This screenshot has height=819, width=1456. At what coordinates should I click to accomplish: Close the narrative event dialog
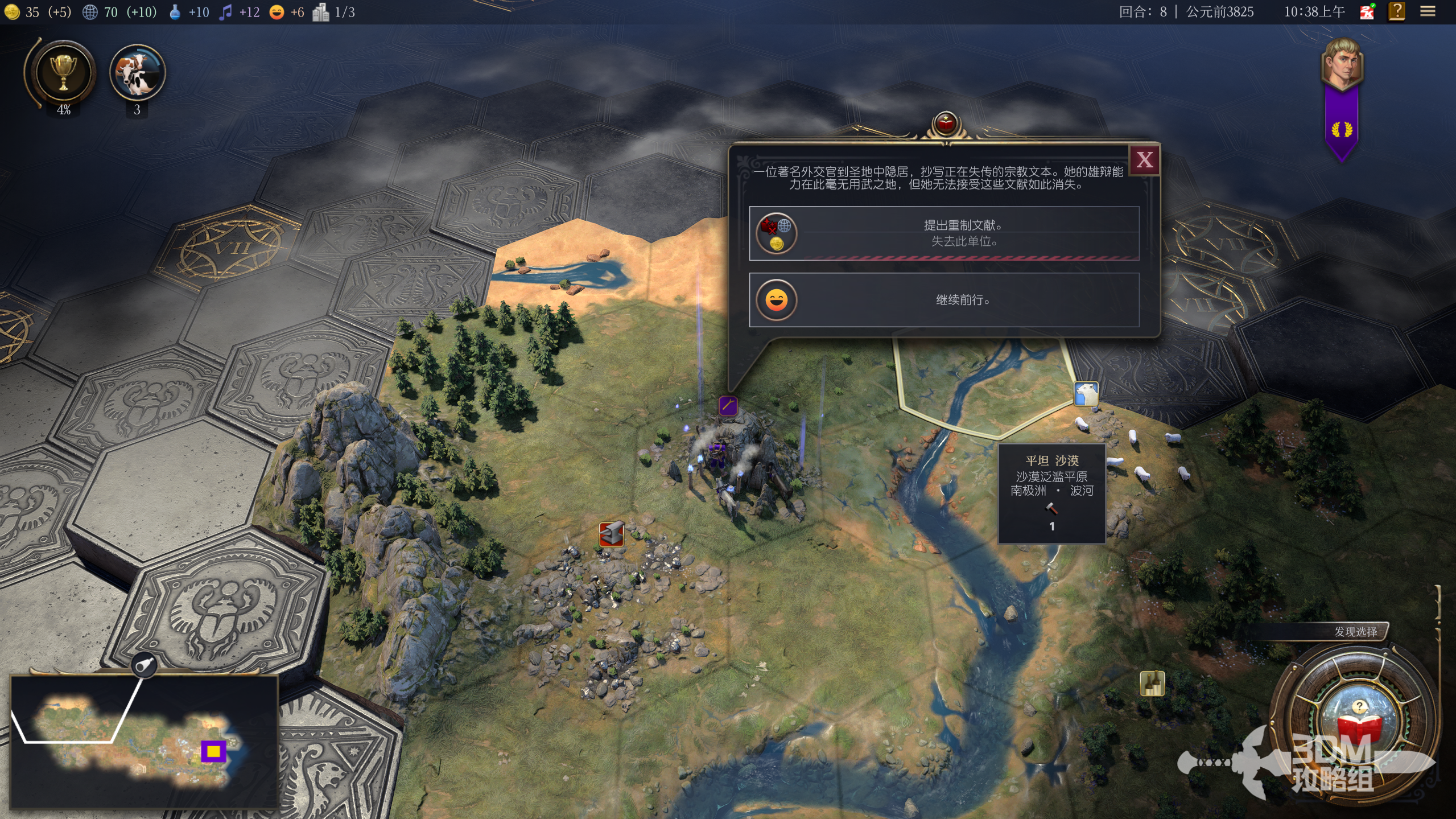pyautogui.click(x=1144, y=160)
